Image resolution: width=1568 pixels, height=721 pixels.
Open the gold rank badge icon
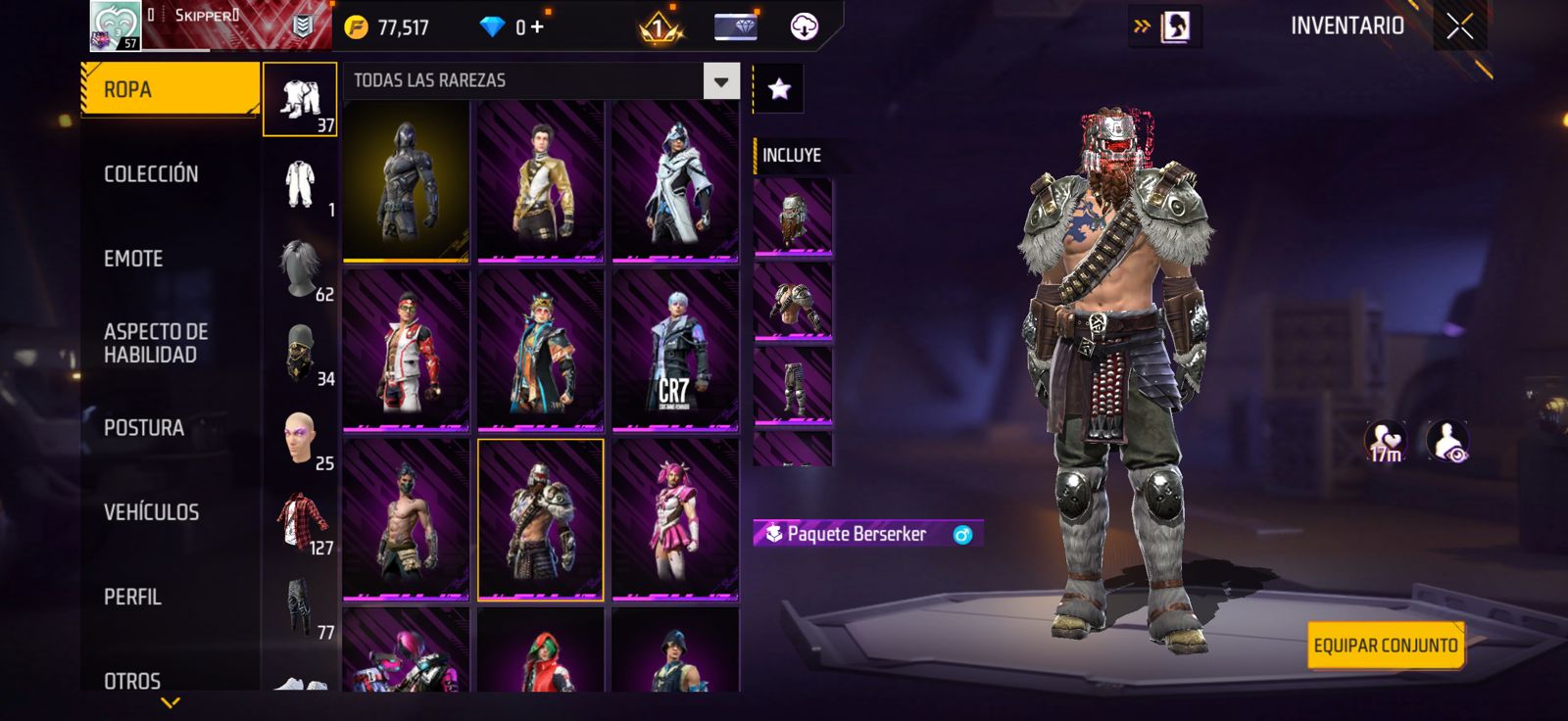660,27
